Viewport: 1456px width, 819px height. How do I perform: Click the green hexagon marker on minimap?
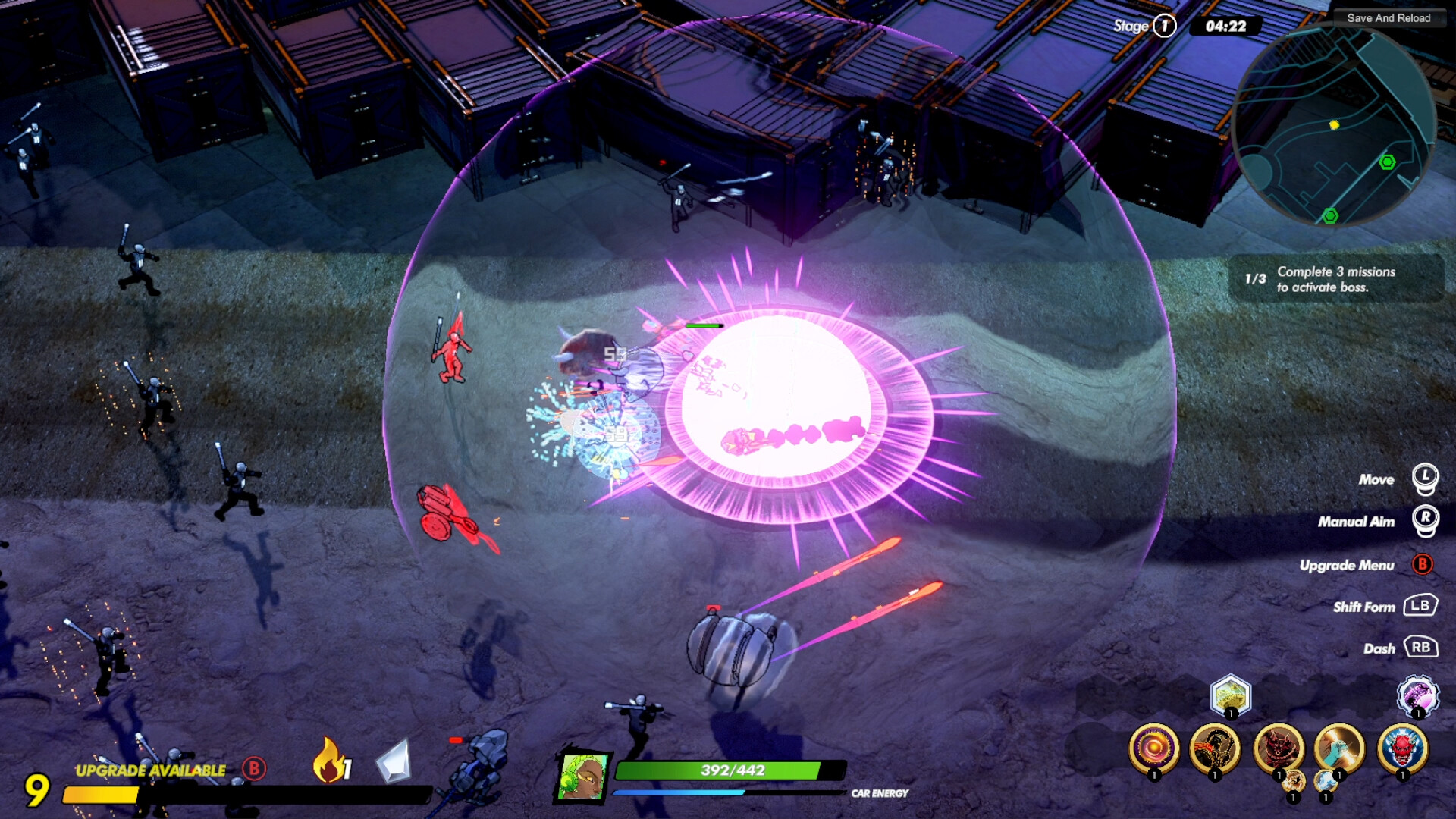(x=1387, y=162)
